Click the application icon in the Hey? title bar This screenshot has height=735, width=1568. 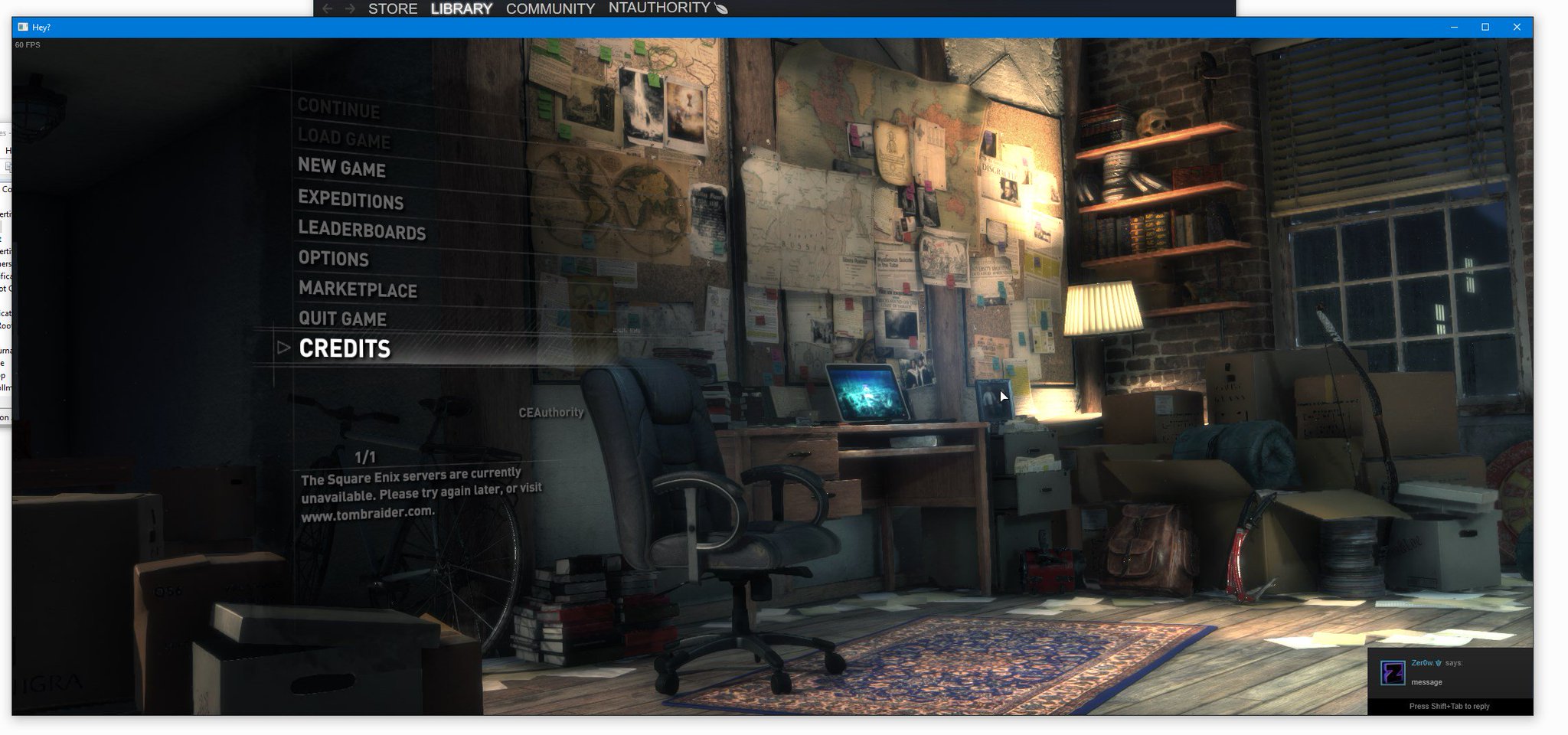[x=24, y=27]
